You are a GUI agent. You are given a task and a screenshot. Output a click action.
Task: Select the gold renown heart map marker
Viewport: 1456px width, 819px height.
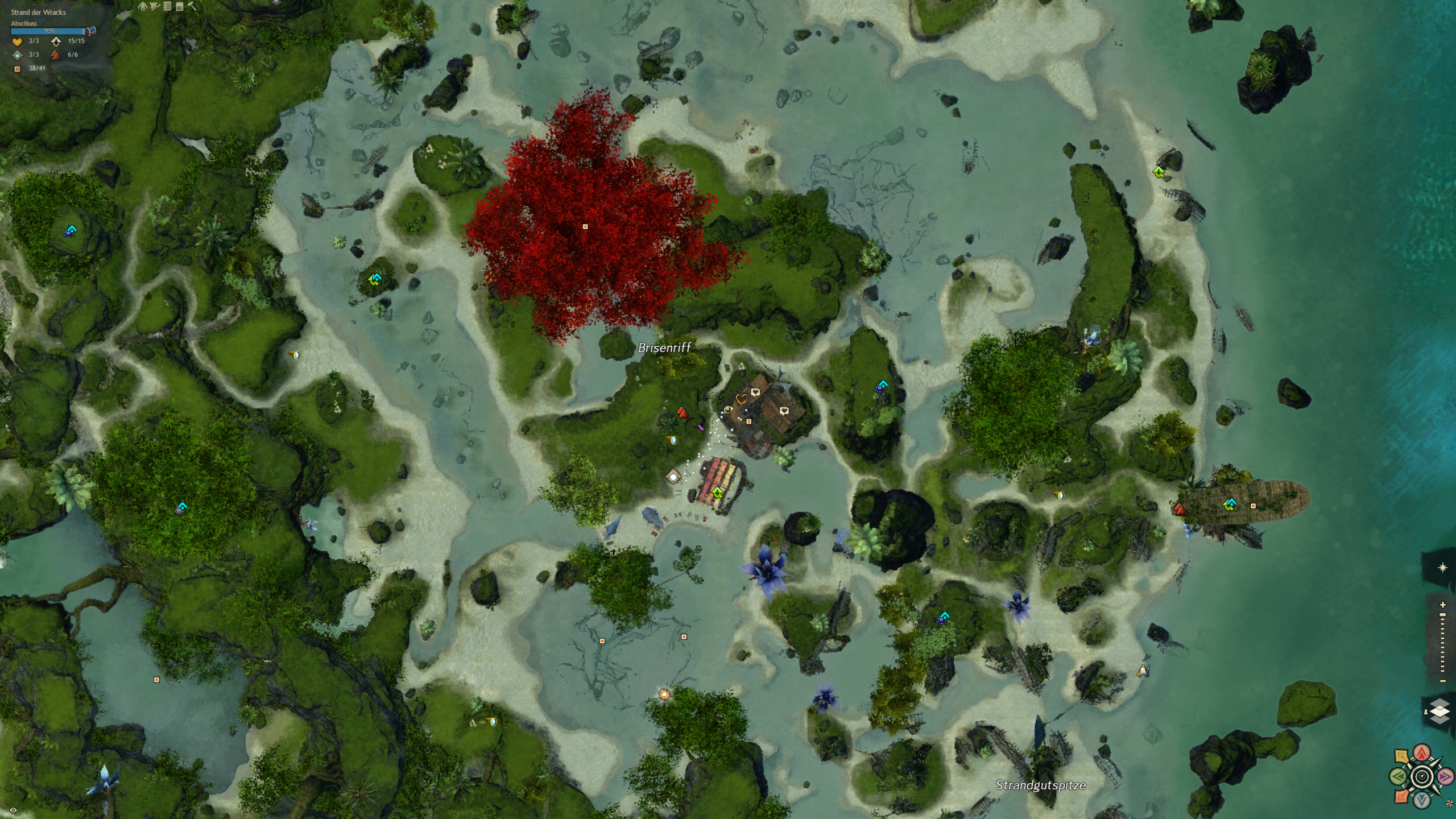pos(741,399)
